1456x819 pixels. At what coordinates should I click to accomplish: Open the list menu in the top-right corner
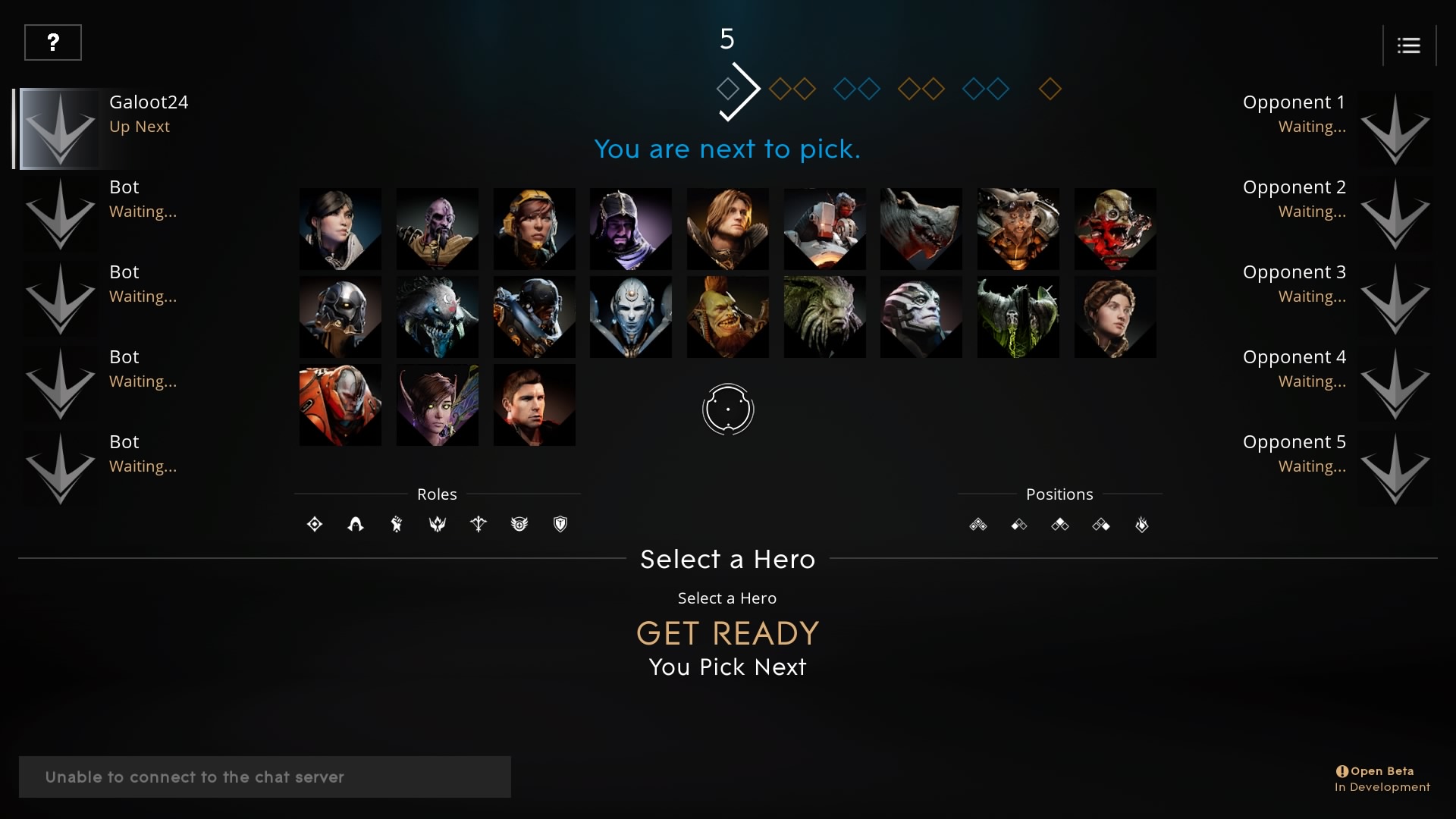coord(1408,45)
